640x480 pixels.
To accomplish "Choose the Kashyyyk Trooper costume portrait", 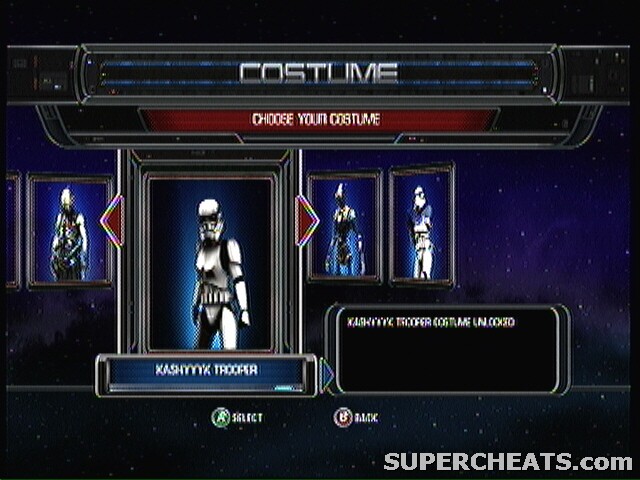I will click(209, 262).
